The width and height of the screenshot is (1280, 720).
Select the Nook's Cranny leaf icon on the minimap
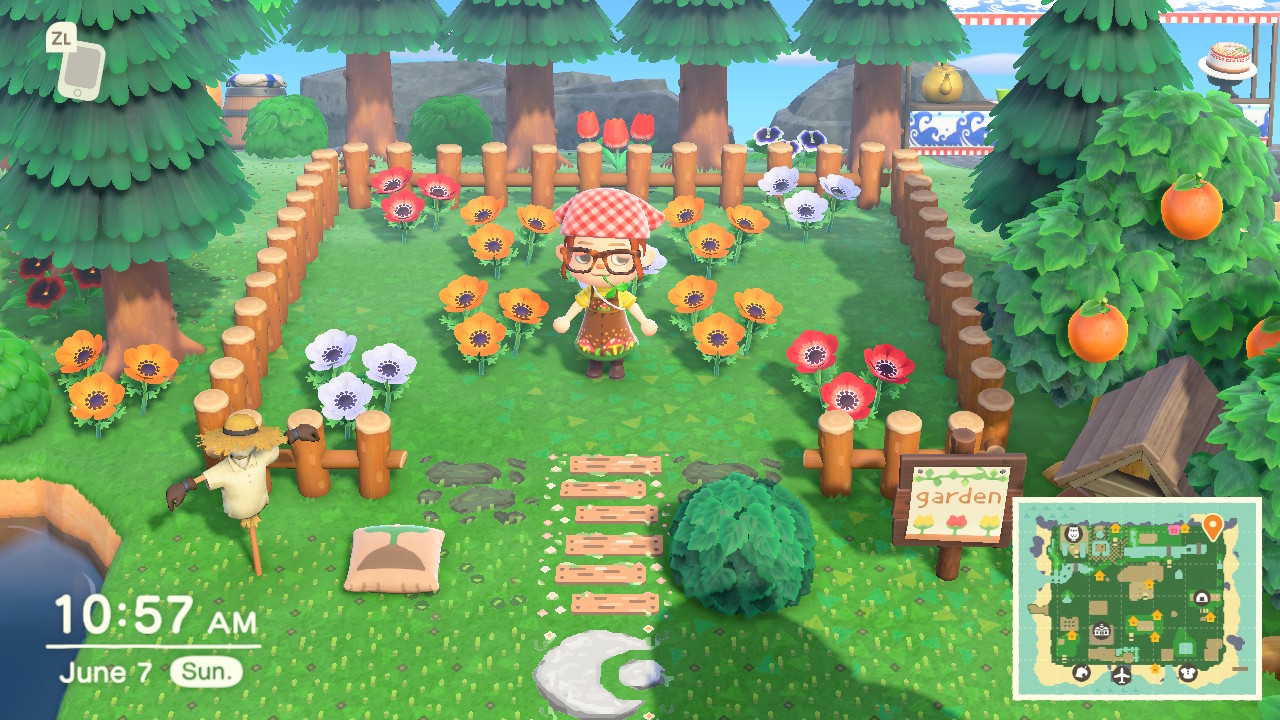pyautogui.click(x=1083, y=673)
